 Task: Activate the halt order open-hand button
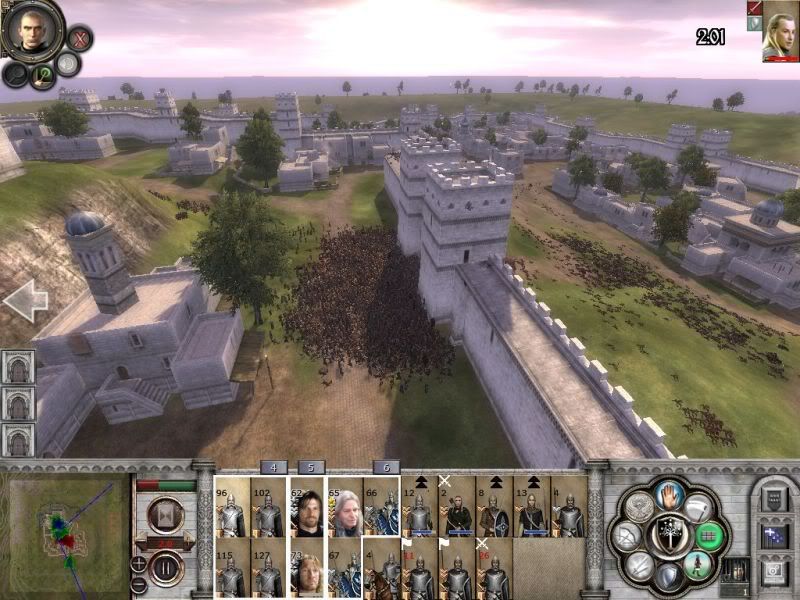[669, 494]
